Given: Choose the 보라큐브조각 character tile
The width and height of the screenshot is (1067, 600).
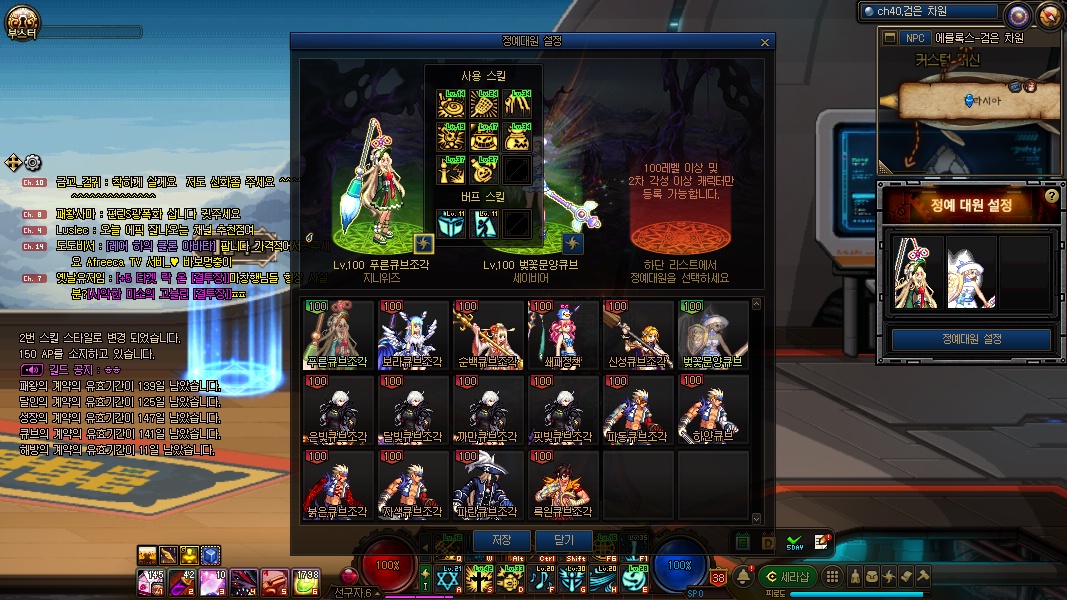Looking at the screenshot, I should click(x=413, y=335).
